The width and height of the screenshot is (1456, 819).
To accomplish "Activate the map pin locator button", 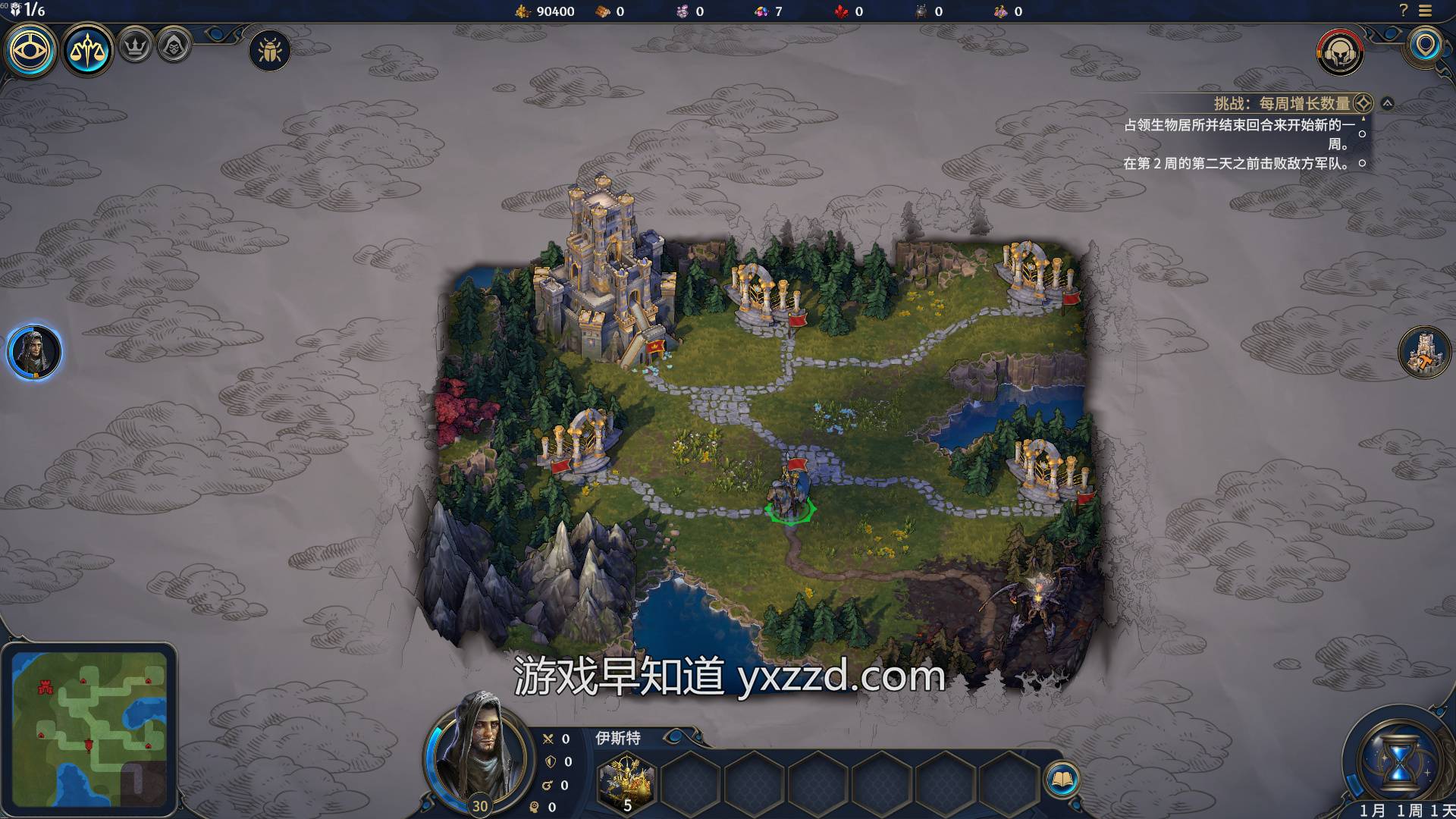I will (x=1426, y=45).
